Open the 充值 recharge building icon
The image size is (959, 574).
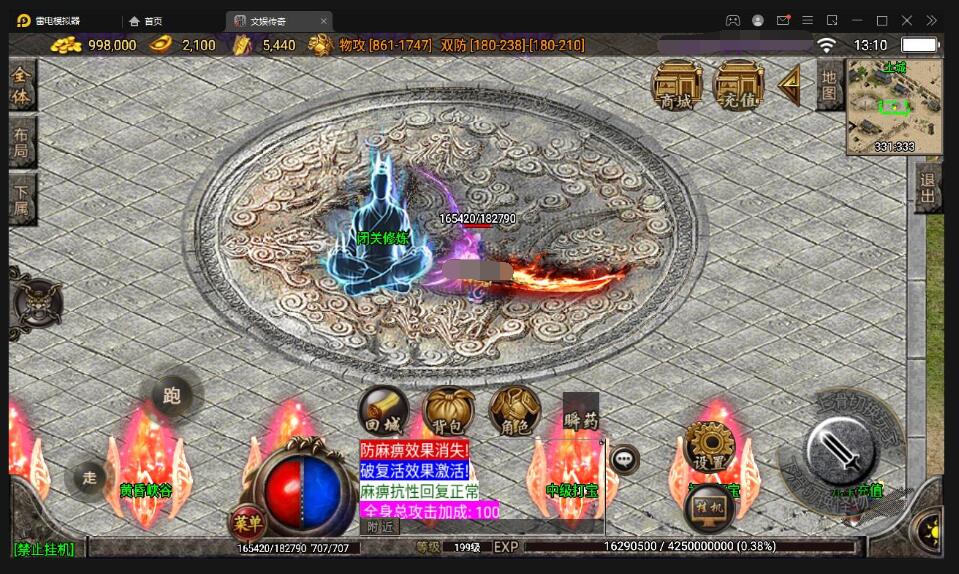739,83
